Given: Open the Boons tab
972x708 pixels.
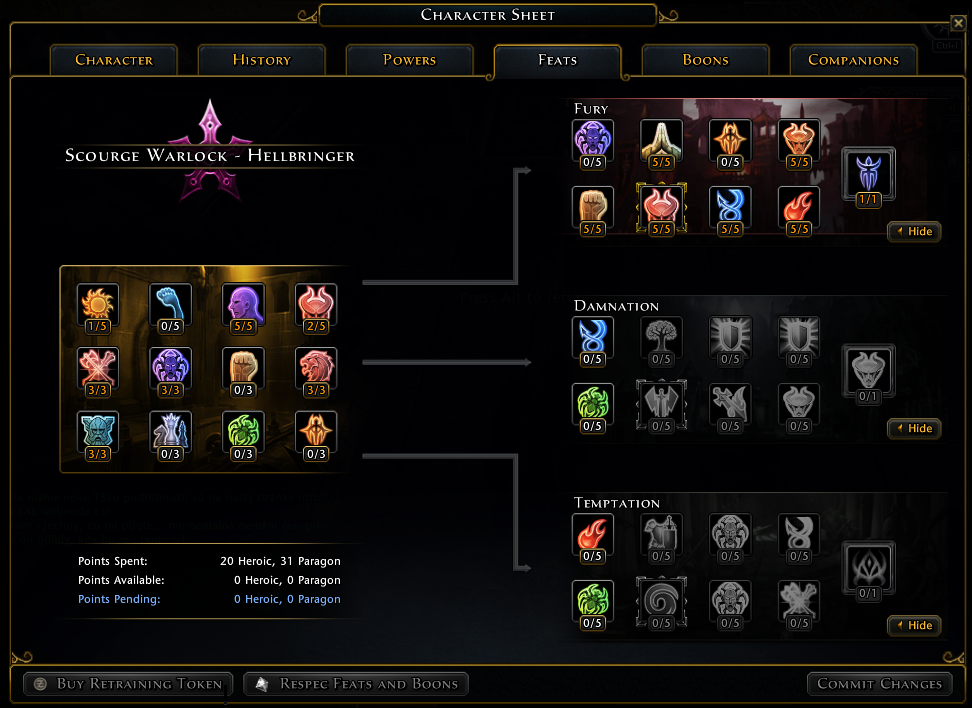Looking at the screenshot, I should click(x=705, y=60).
